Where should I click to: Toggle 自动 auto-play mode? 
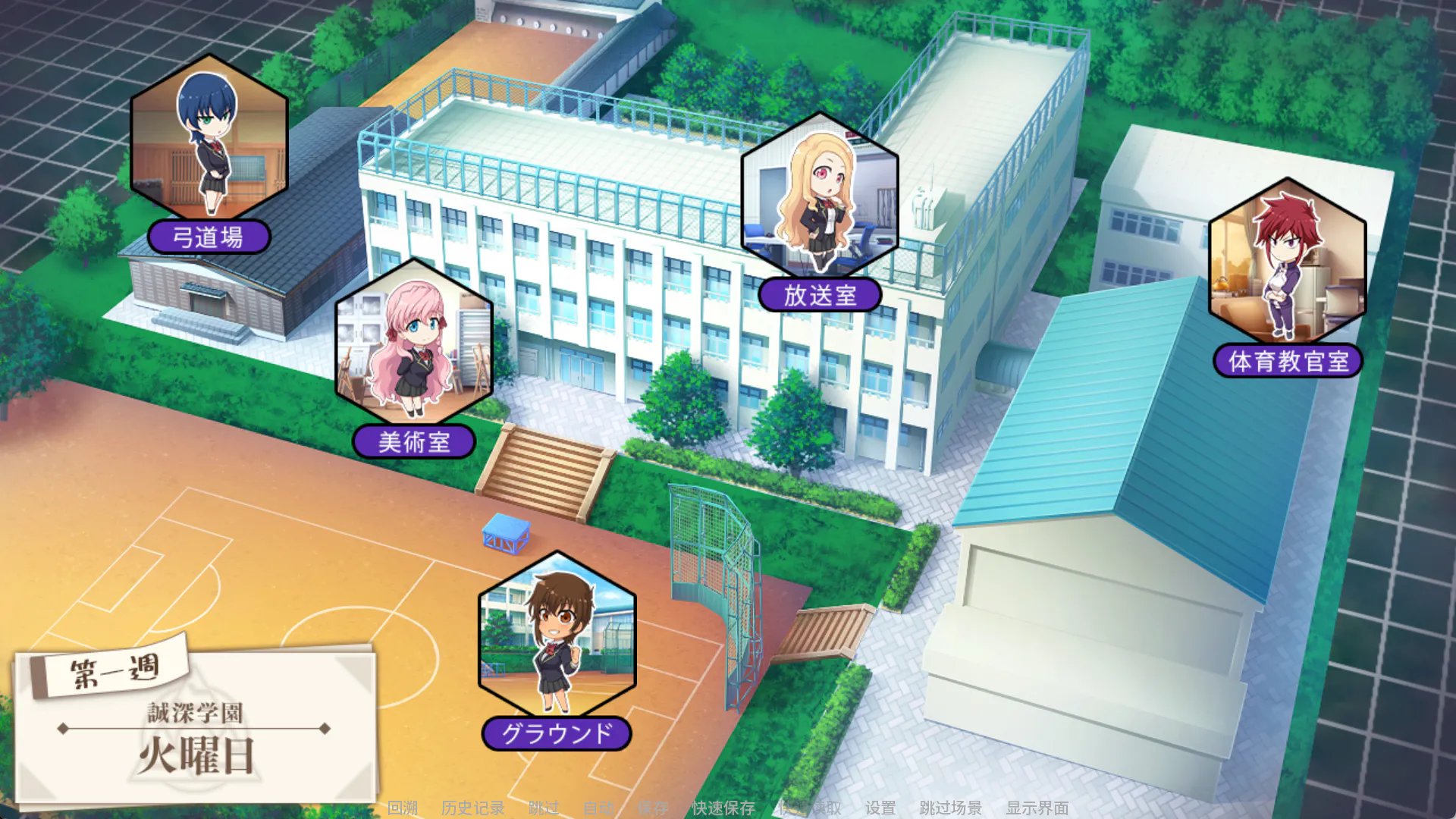(x=598, y=808)
